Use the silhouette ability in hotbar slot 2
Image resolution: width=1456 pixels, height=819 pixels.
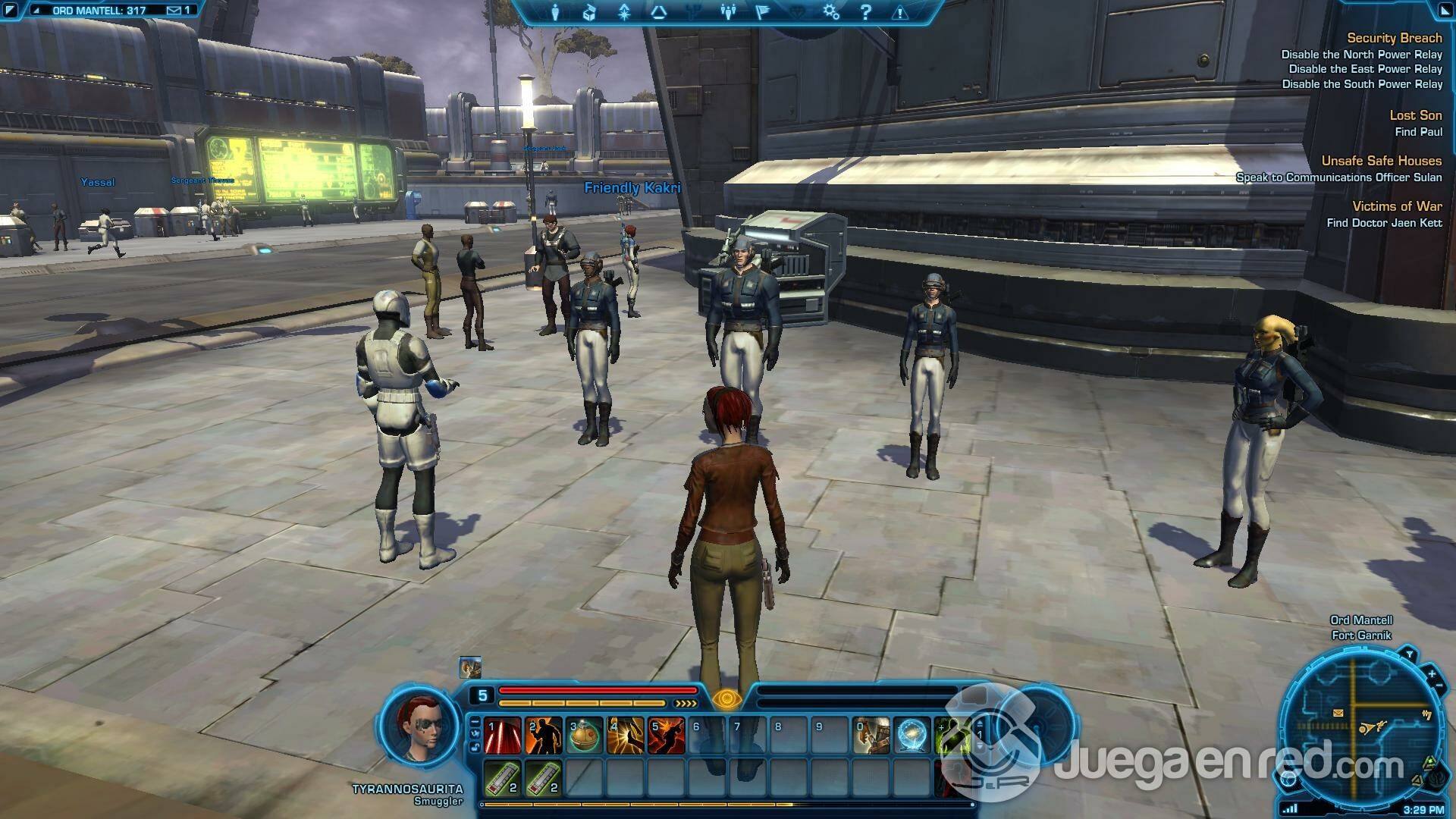coord(544,736)
